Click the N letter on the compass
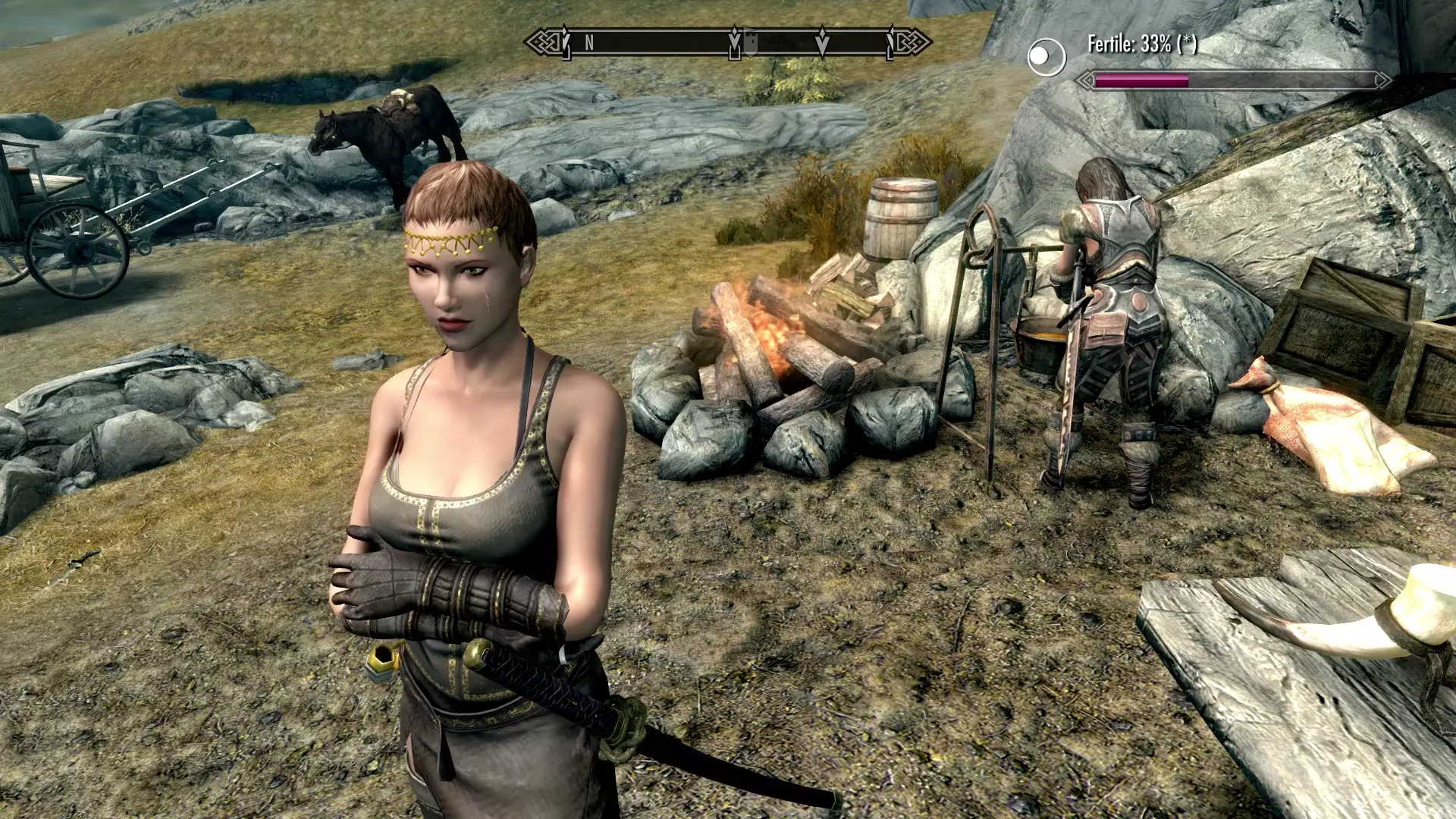Image resolution: width=1456 pixels, height=819 pixels. coord(589,43)
